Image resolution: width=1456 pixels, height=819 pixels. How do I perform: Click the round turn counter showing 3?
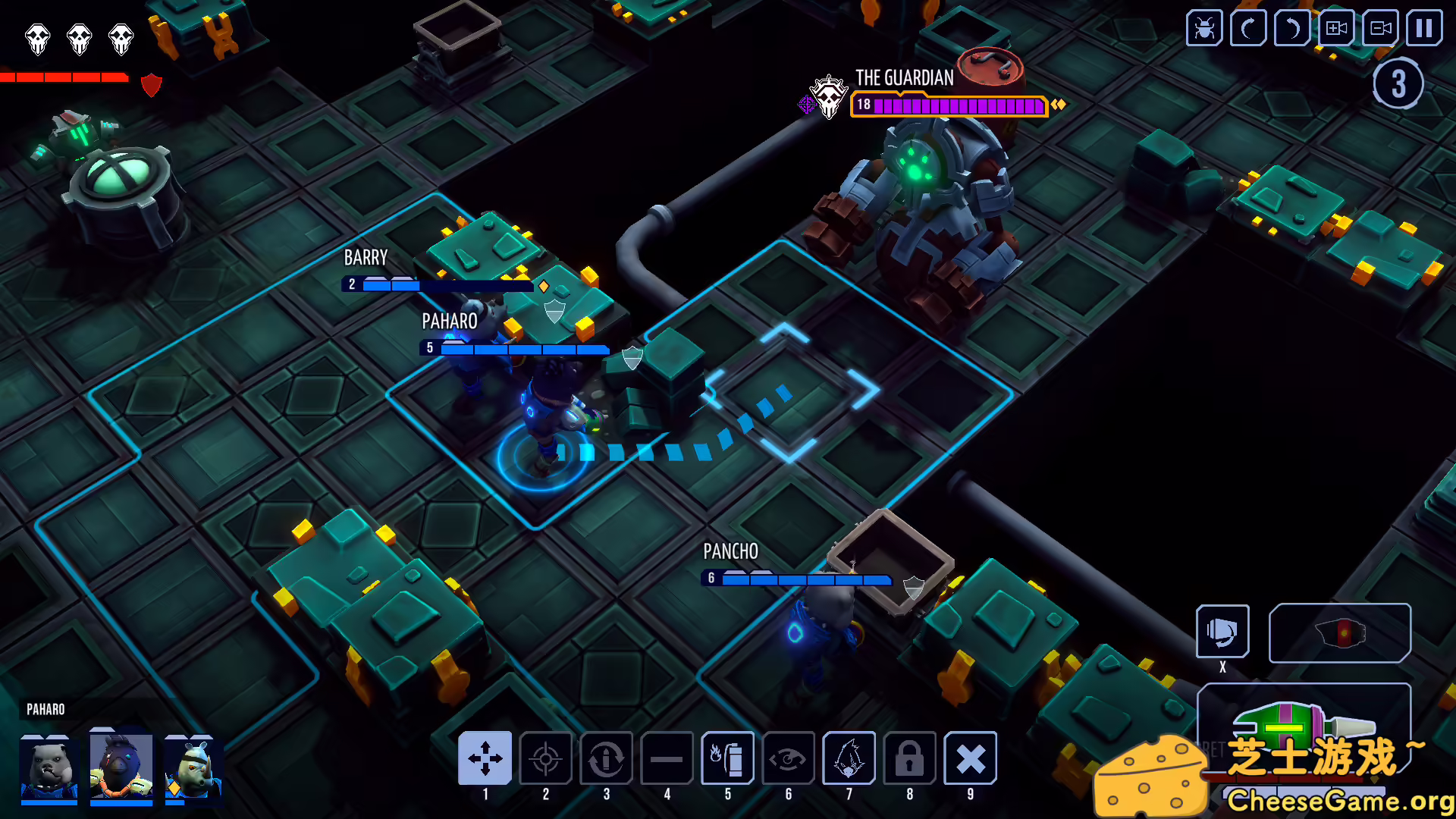[x=1398, y=83]
